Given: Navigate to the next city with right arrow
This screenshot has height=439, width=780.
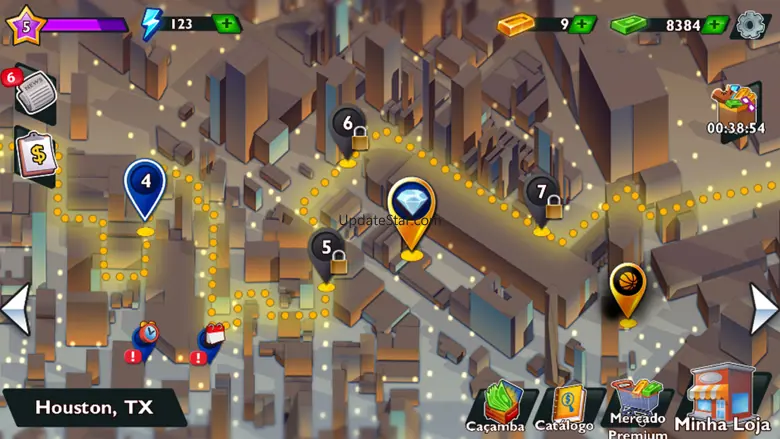Looking at the screenshot, I should pyautogui.click(x=763, y=309).
